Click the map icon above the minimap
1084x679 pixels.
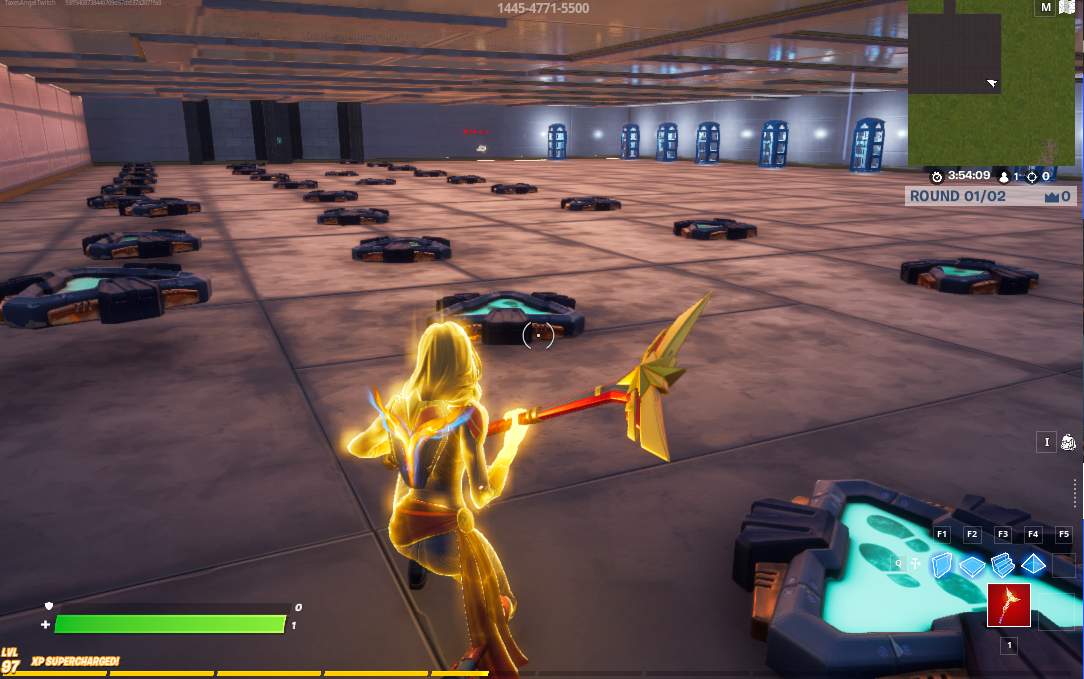pyautogui.click(x=1066, y=8)
